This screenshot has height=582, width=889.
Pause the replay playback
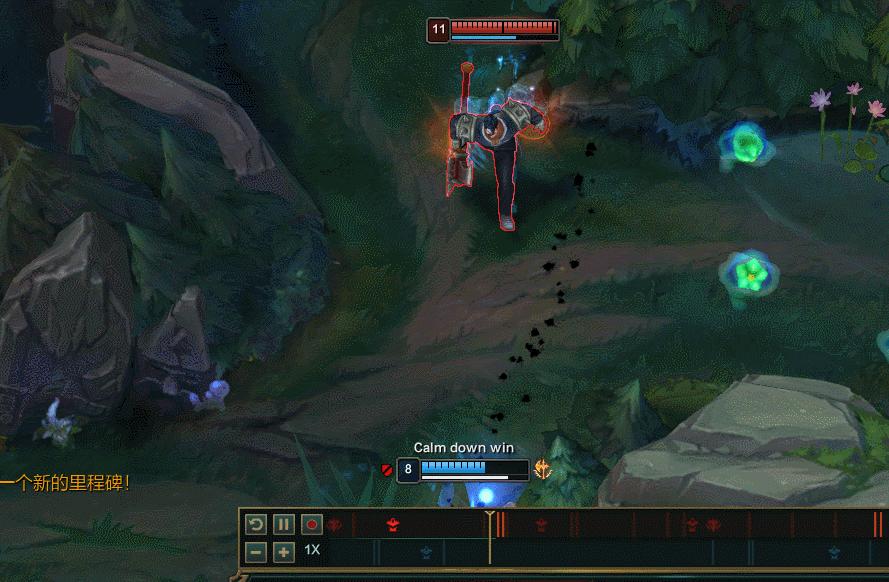(x=284, y=524)
